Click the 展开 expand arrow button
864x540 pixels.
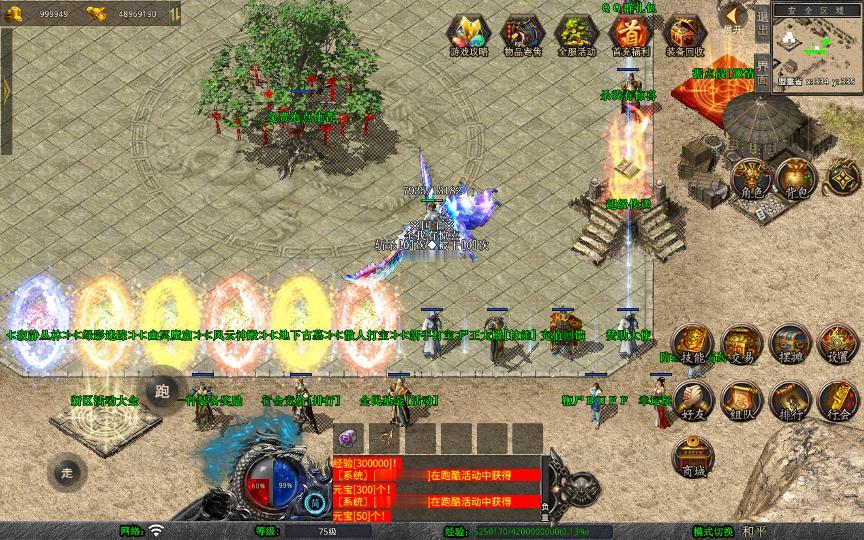click(x=733, y=17)
